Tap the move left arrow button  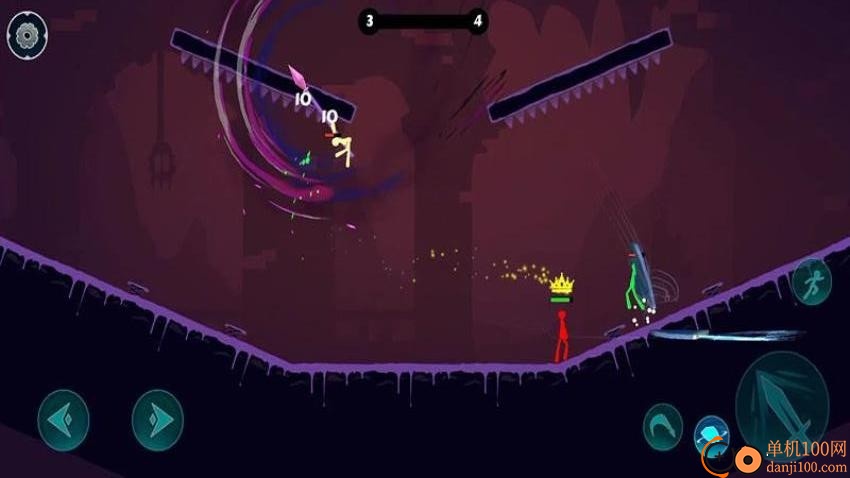click(63, 420)
